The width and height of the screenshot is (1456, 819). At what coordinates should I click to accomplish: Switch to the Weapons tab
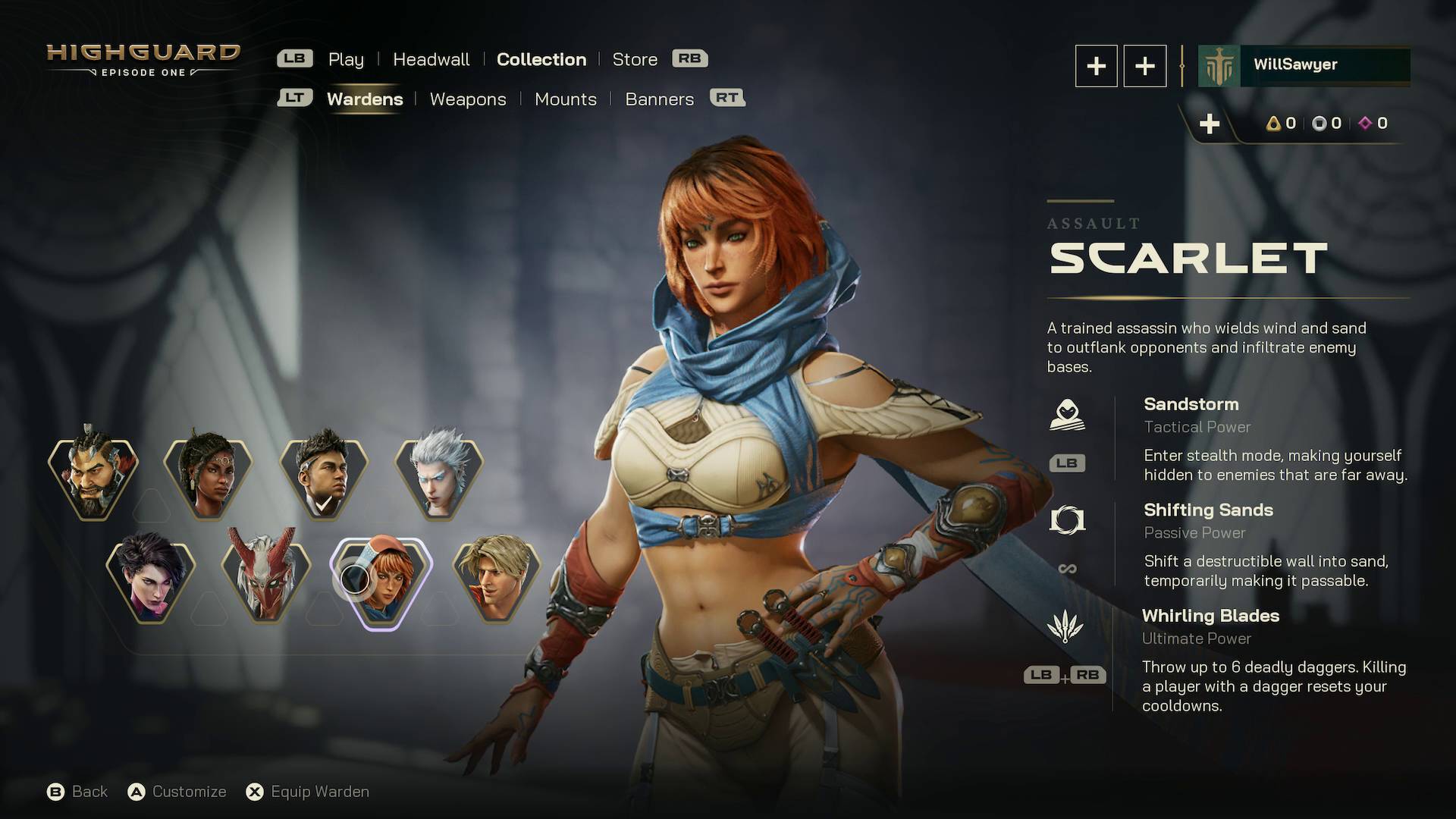[468, 99]
